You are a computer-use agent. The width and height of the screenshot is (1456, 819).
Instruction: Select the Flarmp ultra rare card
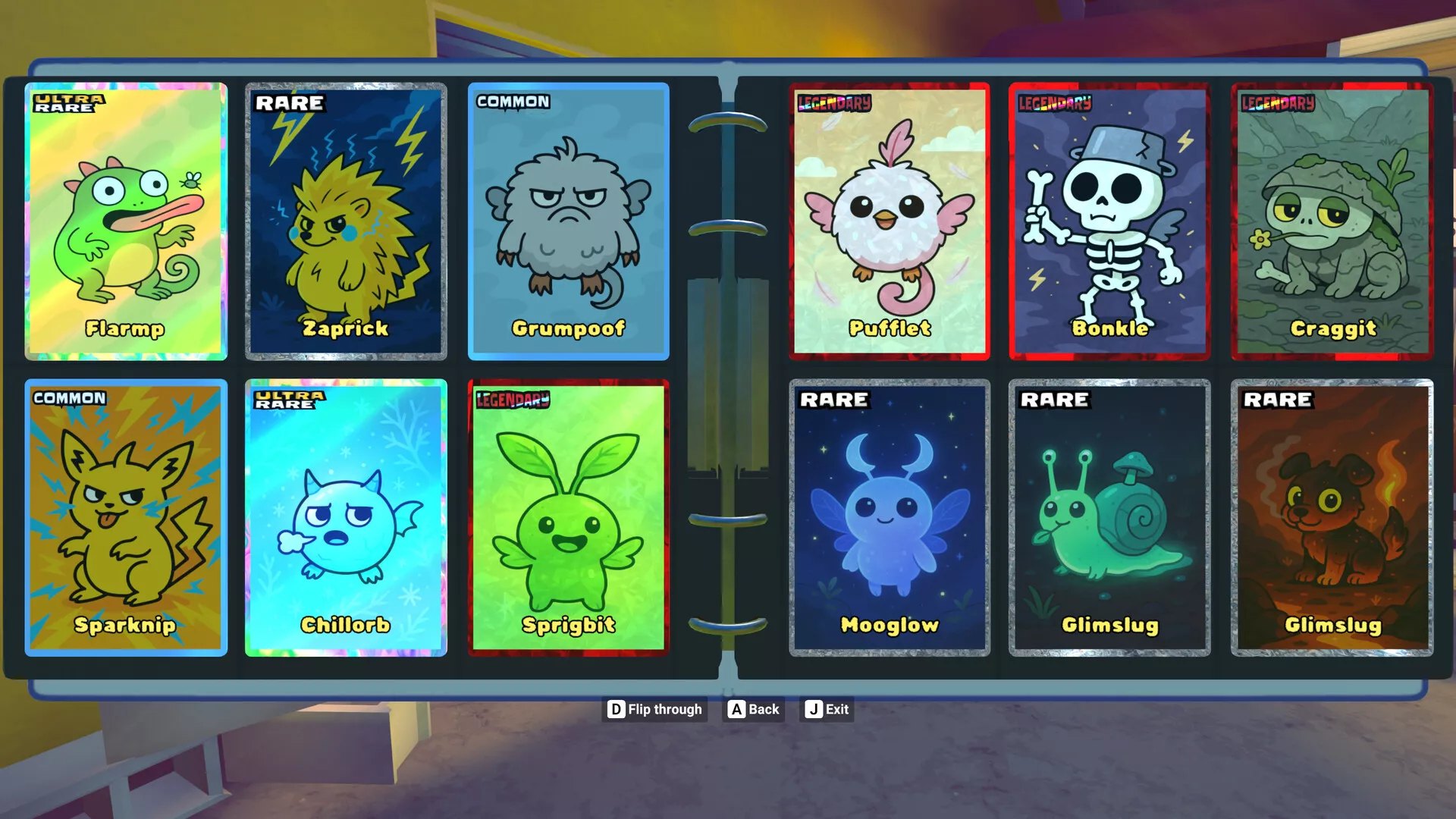pos(126,221)
